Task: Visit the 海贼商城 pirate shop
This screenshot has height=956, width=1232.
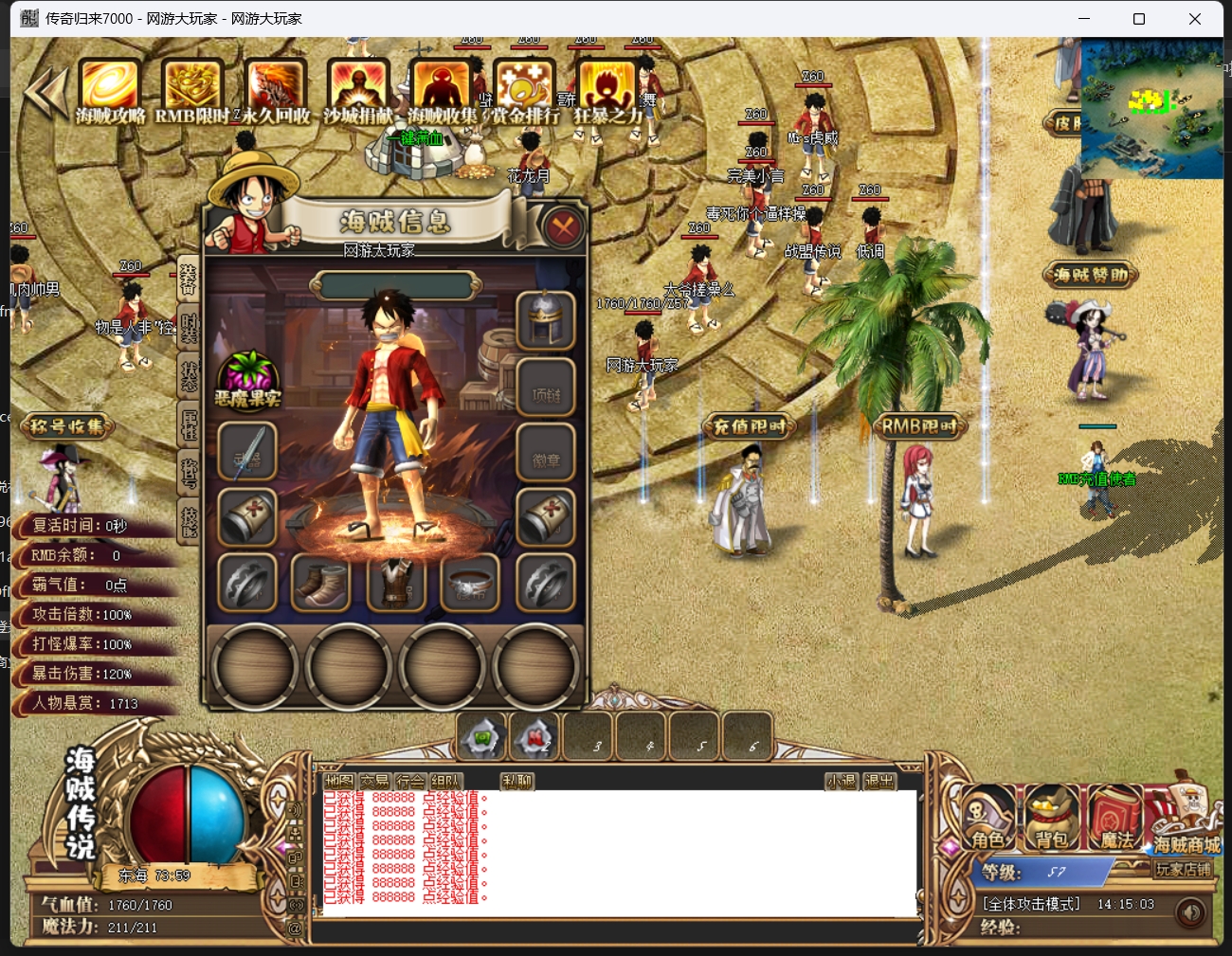Action: pyautogui.click(x=1187, y=820)
